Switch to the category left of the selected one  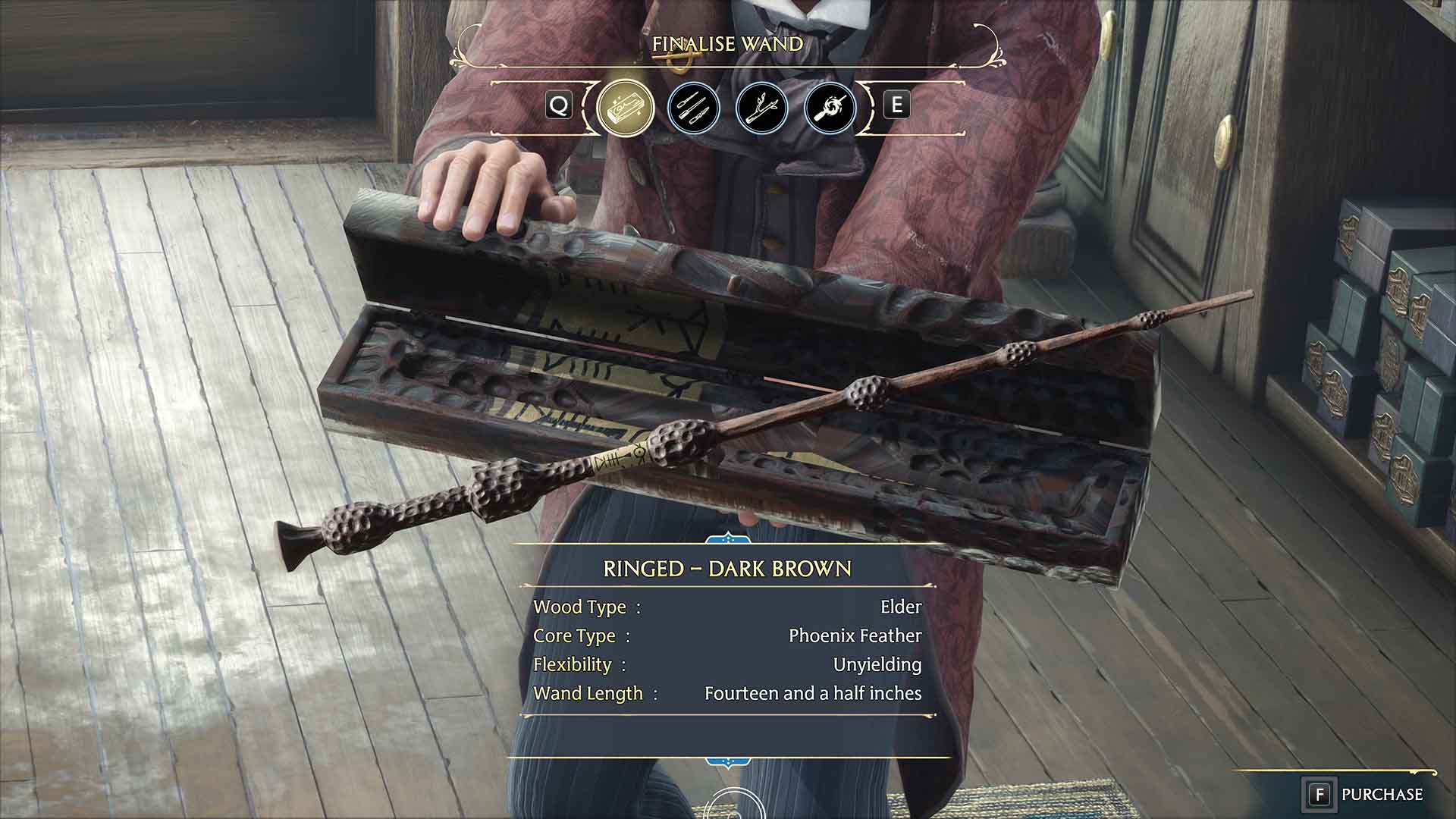pyautogui.click(x=559, y=106)
